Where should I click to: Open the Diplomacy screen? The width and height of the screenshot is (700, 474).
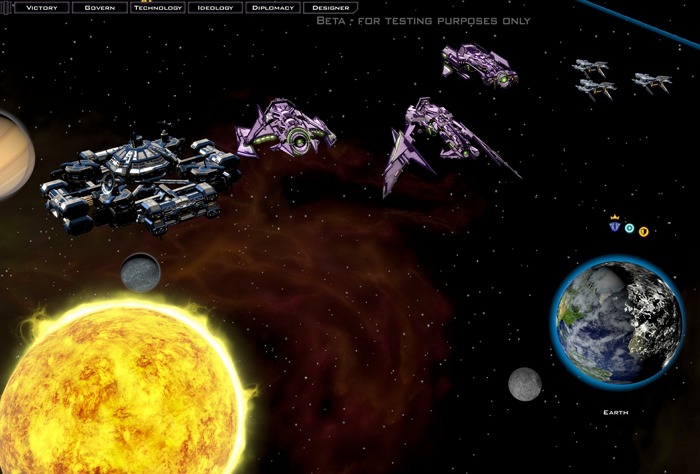(272, 8)
